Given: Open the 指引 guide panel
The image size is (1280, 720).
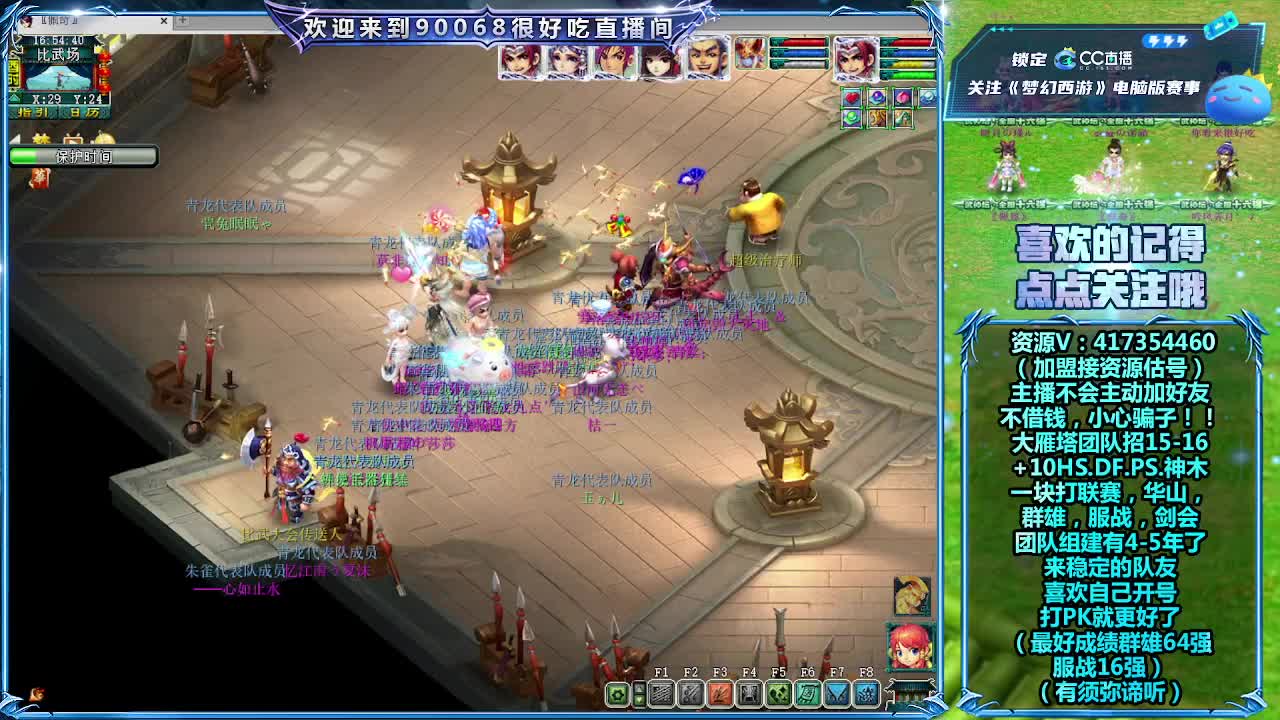Looking at the screenshot, I should click(31, 111).
